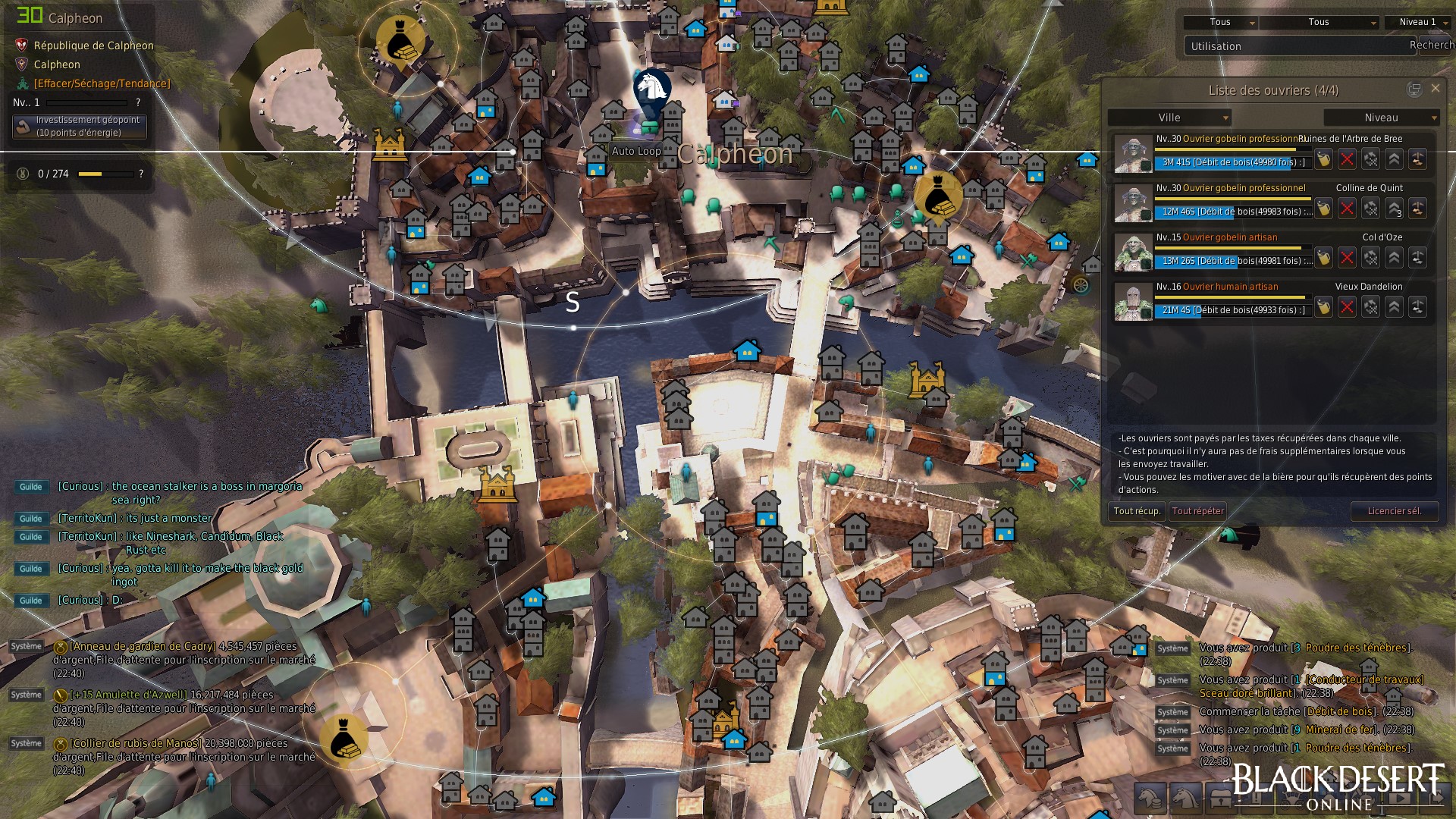1456x819 pixels.
Task: Invest energy with Investissement géopoint button
Action: (x=80, y=127)
